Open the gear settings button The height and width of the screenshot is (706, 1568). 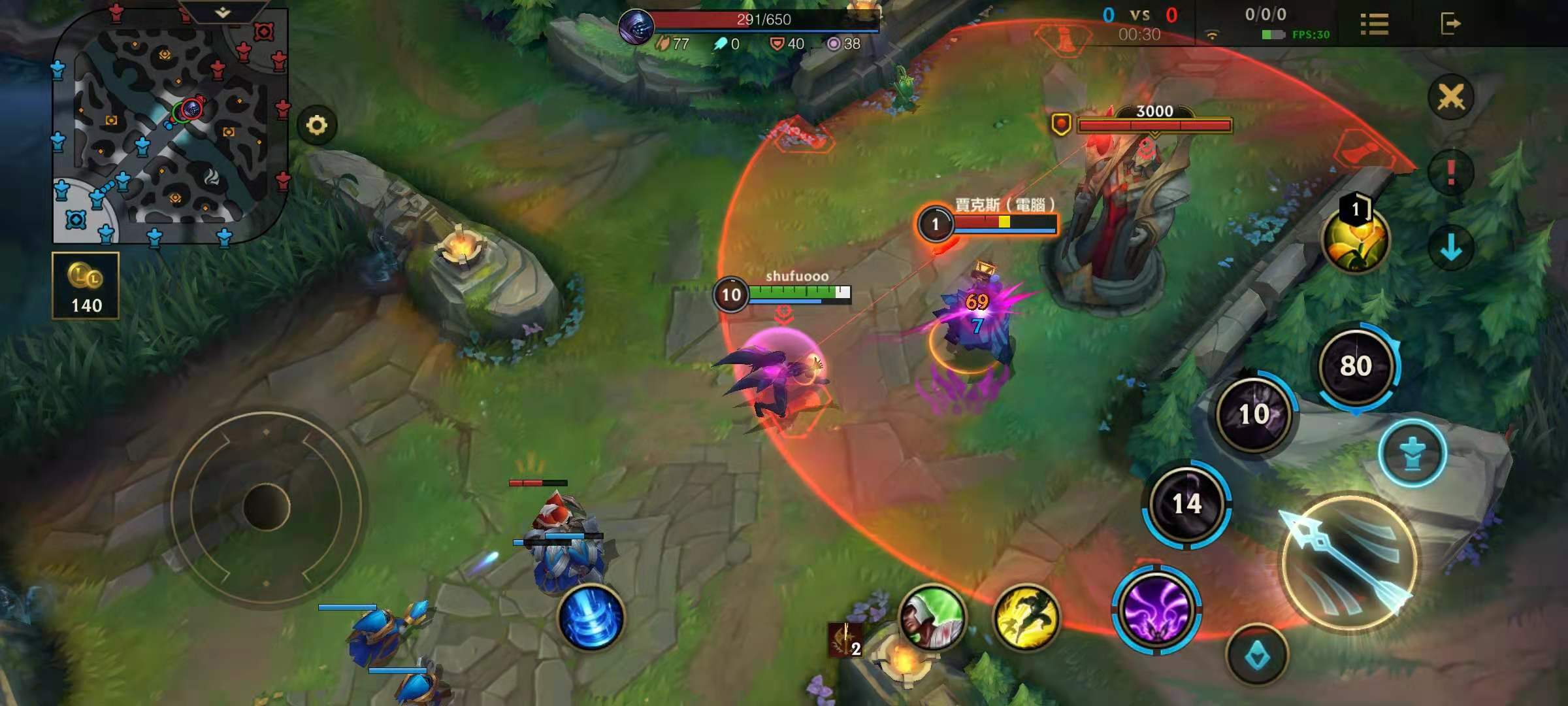pos(317,125)
